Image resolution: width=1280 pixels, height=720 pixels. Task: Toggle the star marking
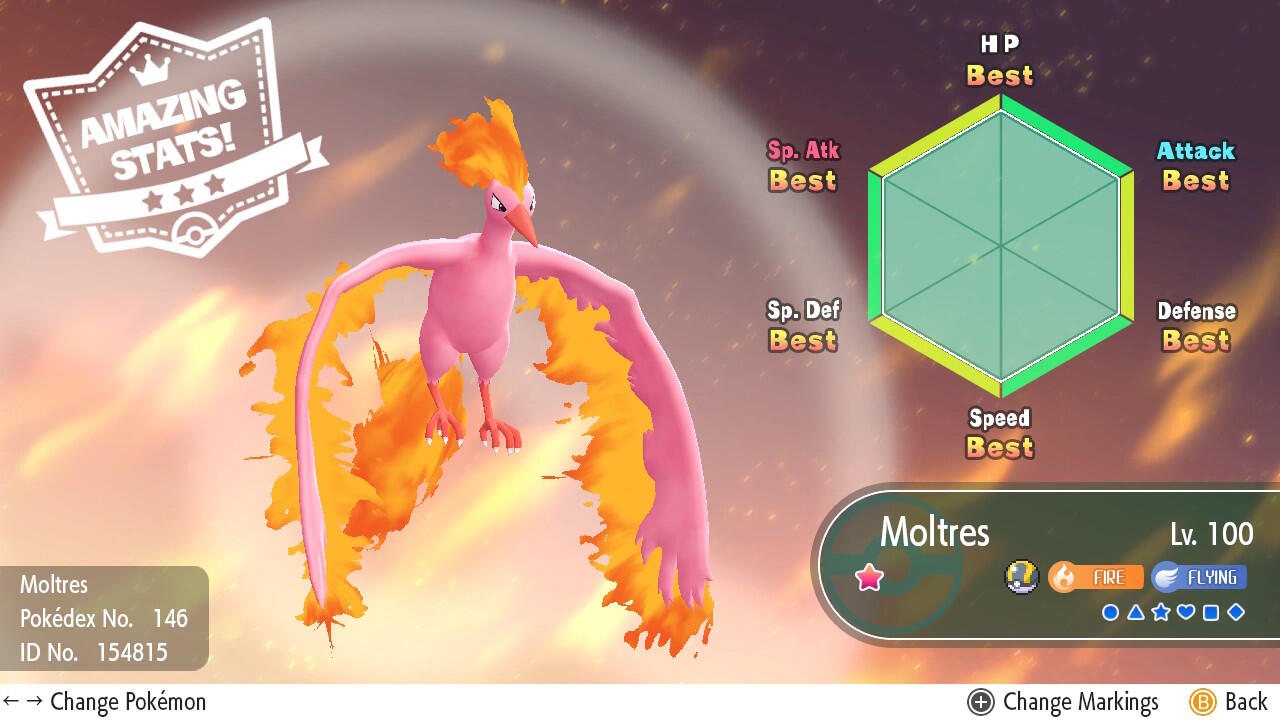[x=1162, y=611]
